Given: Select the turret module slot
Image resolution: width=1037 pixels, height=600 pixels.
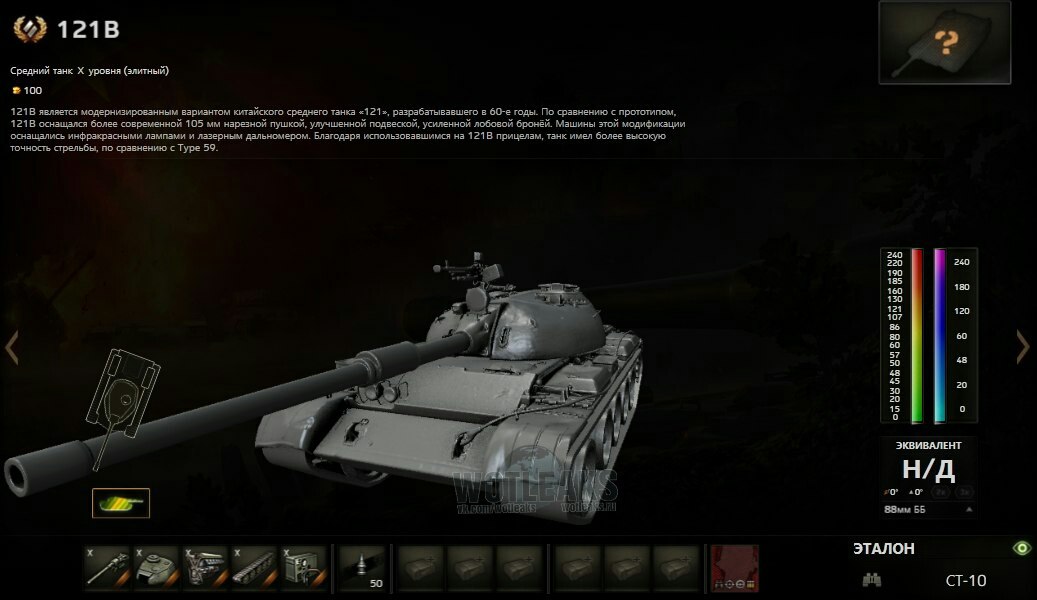Looking at the screenshot, I should point(156,568).
